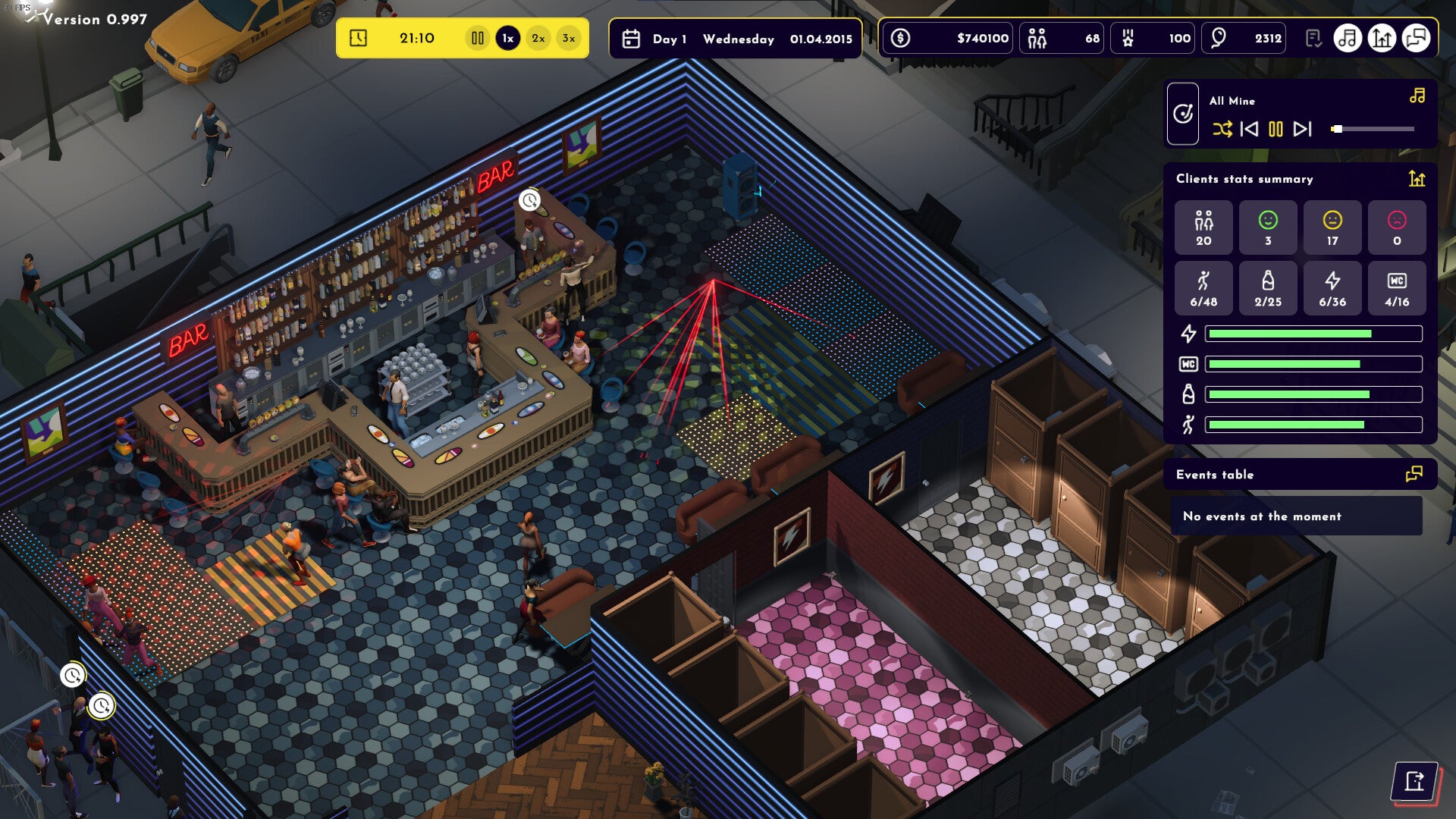The image size is (1456, 819).
Task: Open the playlist via music-note icon
Action: 1417,96
